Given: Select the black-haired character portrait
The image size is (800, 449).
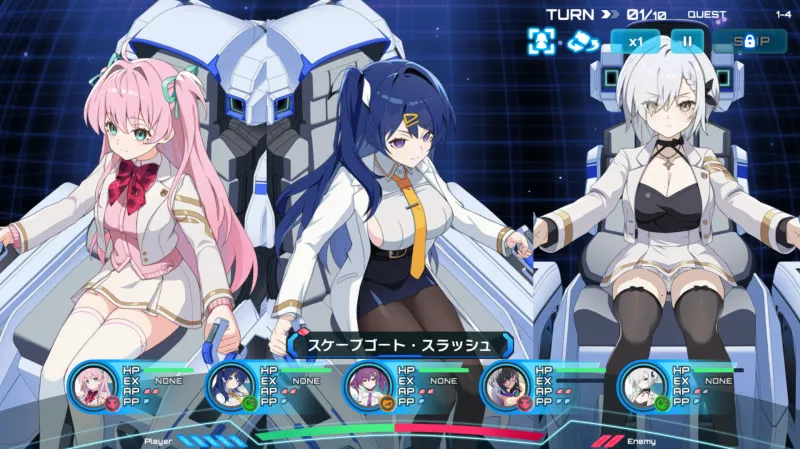Looking at the screenshot, I should [x=504, y=384].
